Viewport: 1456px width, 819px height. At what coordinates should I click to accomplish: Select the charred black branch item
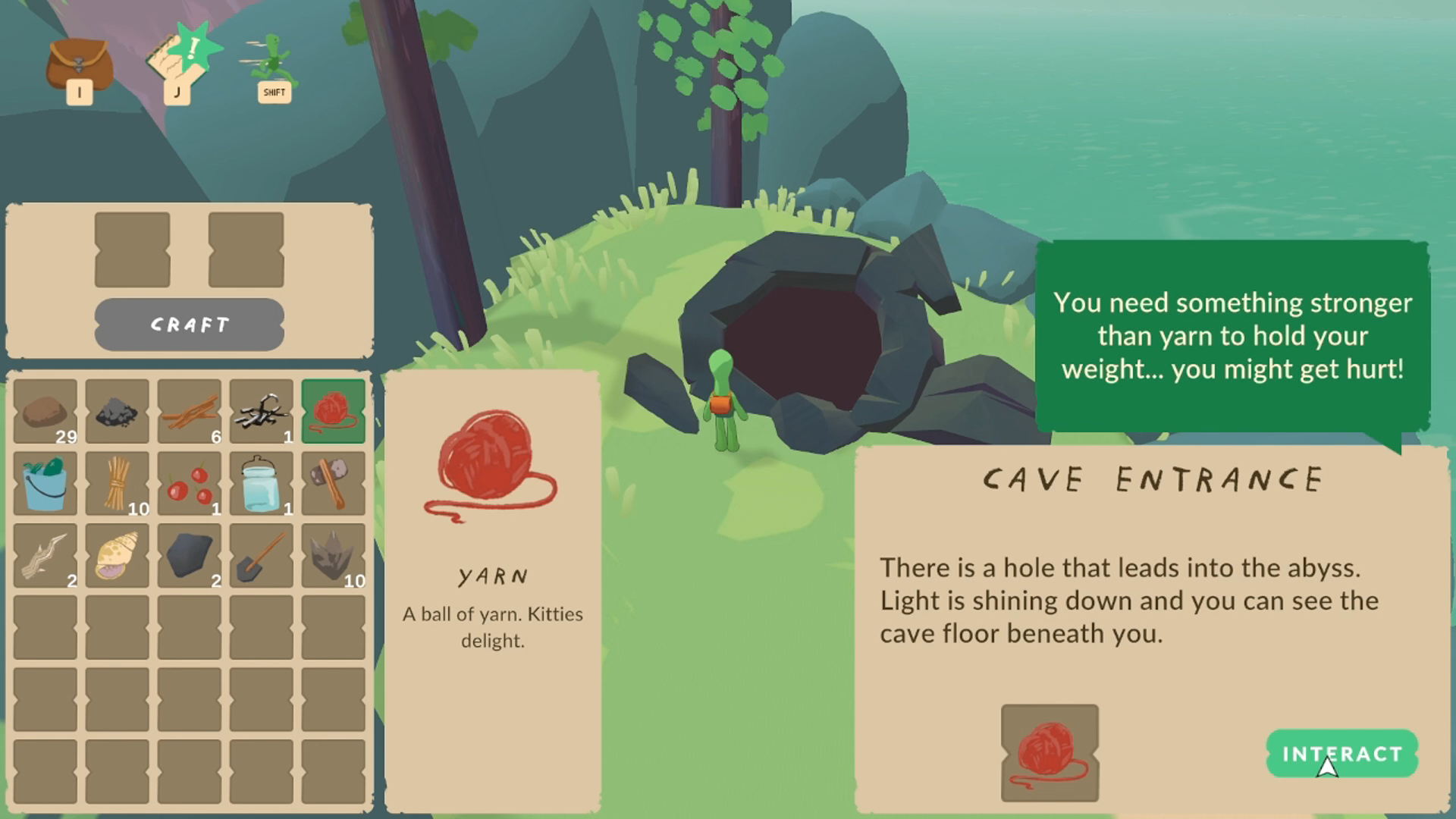pyautogui.click(x=261, y=411)
